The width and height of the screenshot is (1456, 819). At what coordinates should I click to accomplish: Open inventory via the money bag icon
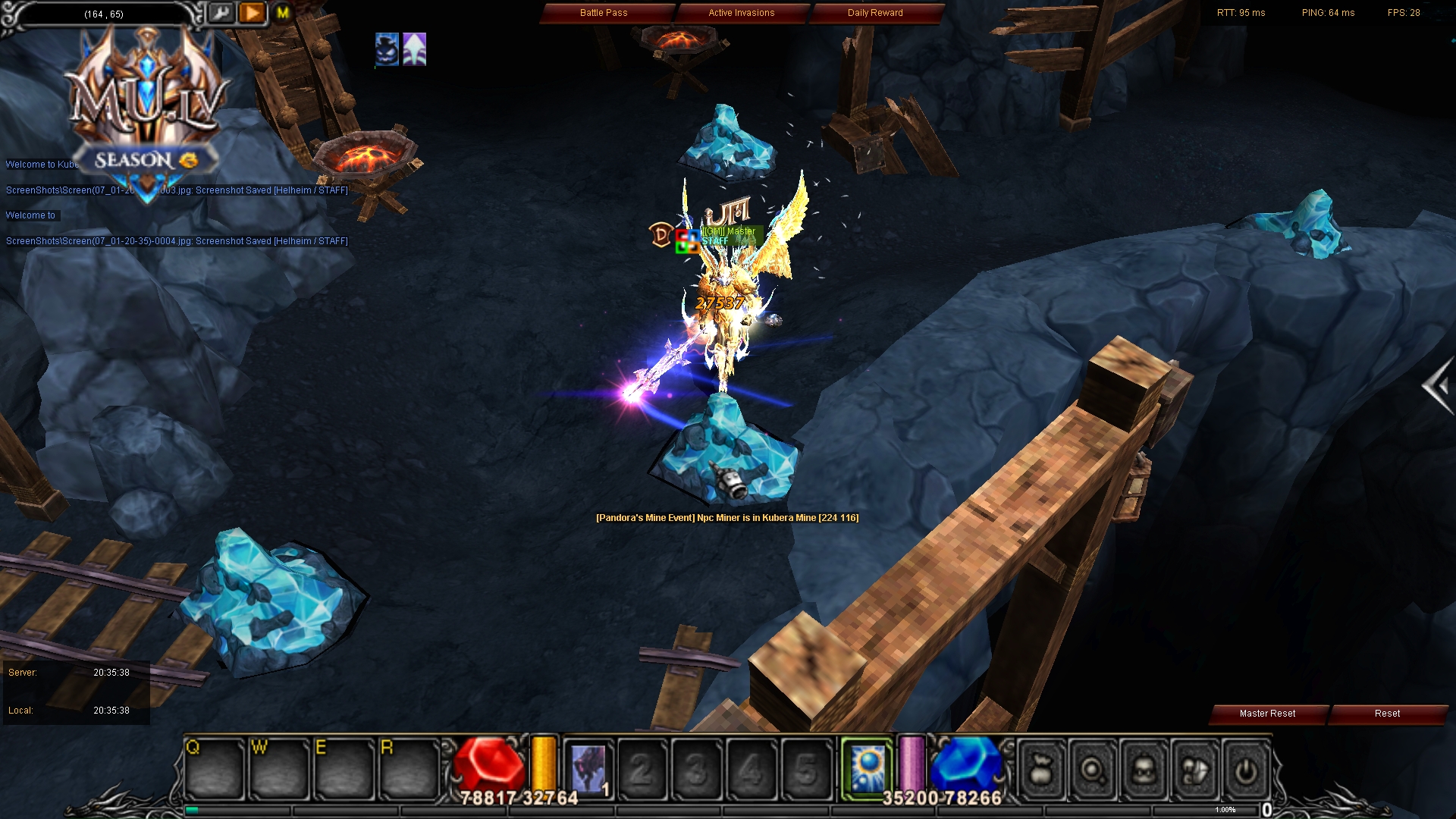[1040, 770]
